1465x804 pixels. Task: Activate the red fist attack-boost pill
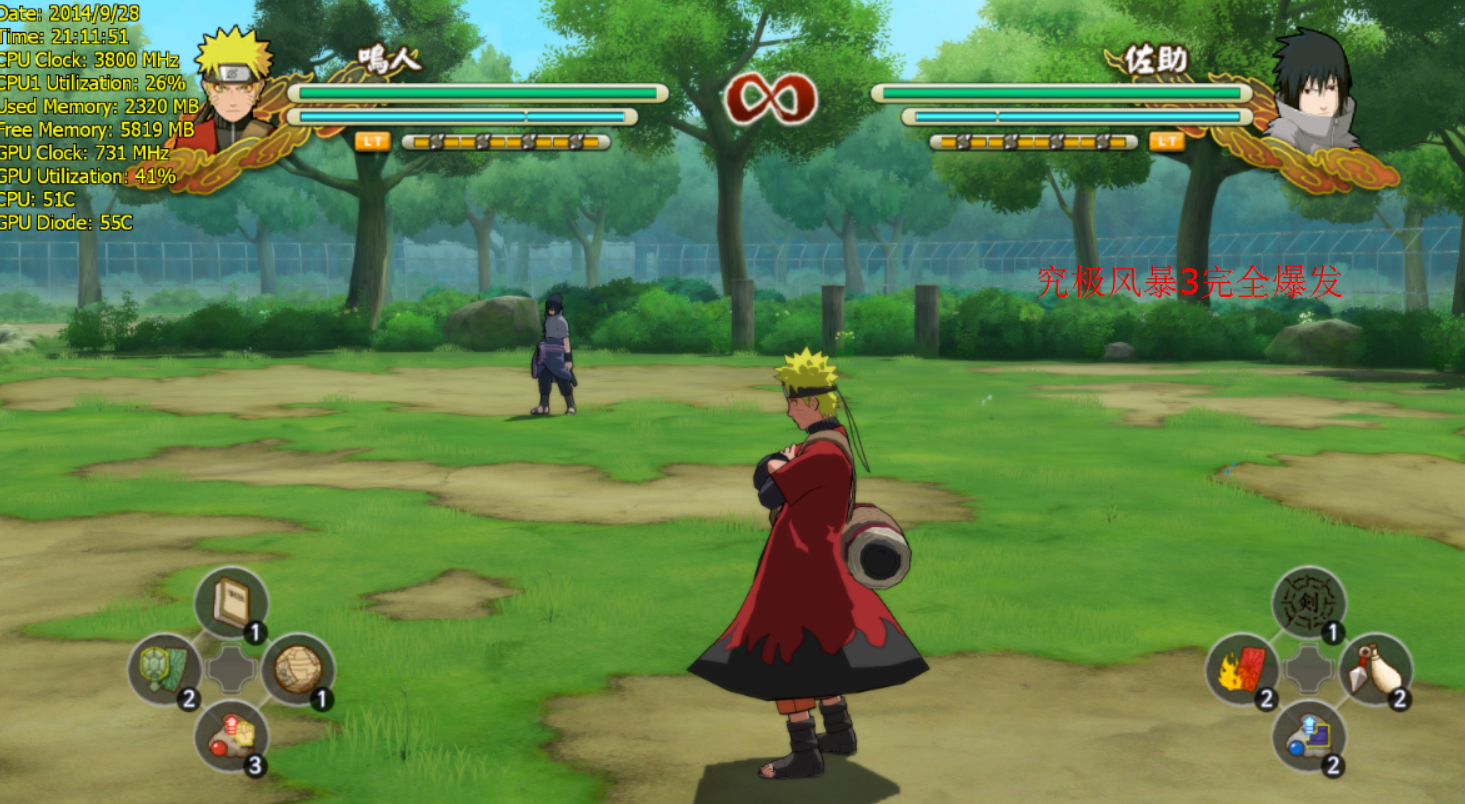pyautogui.click(x=231, y=736)
